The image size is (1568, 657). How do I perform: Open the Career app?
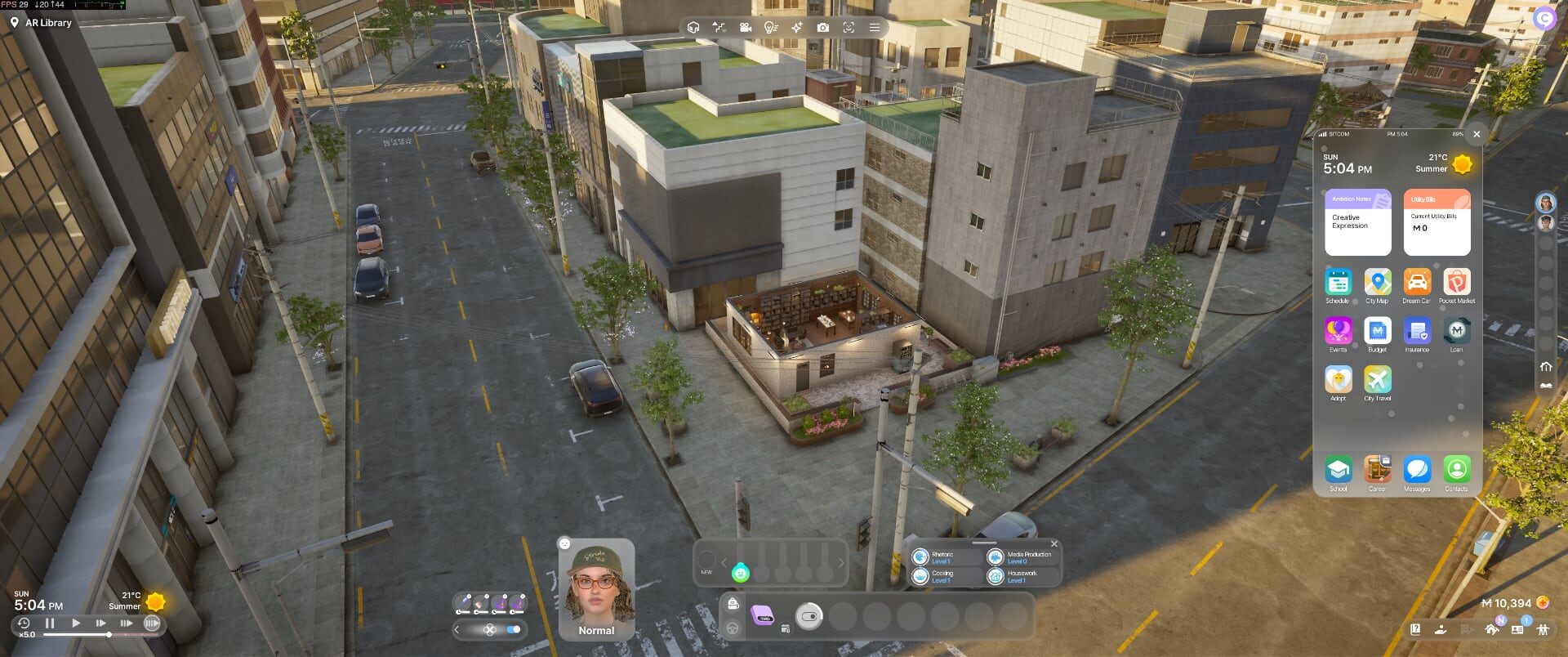click(1377, 470)
